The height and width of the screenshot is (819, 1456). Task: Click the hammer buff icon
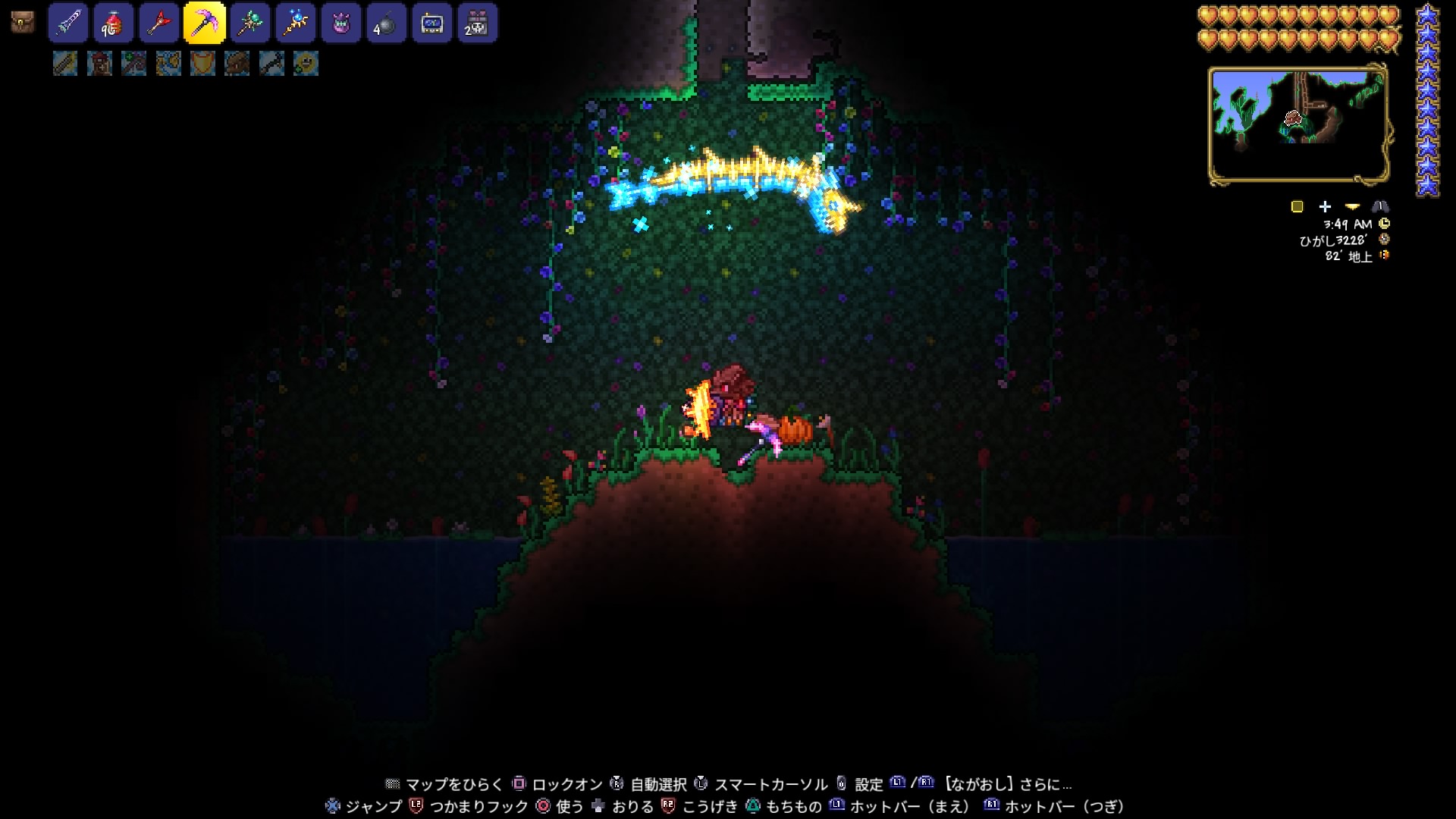coord(271,64)
